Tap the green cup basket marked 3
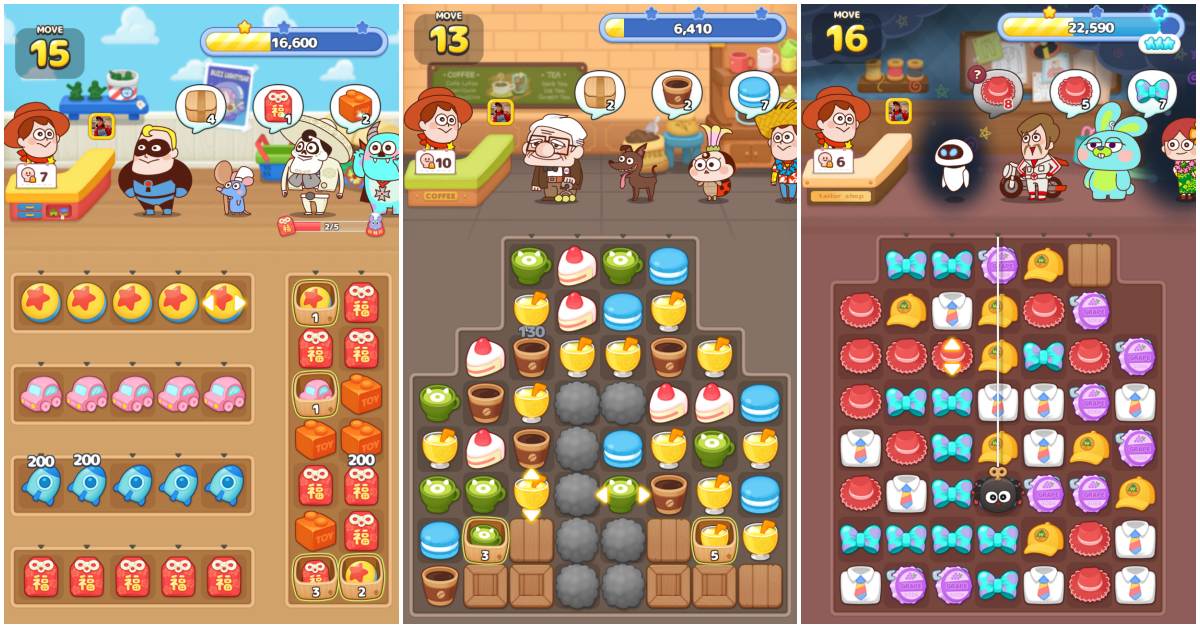Image resolution: width=1200 pixels, height=628 pixels. point(485,539)
